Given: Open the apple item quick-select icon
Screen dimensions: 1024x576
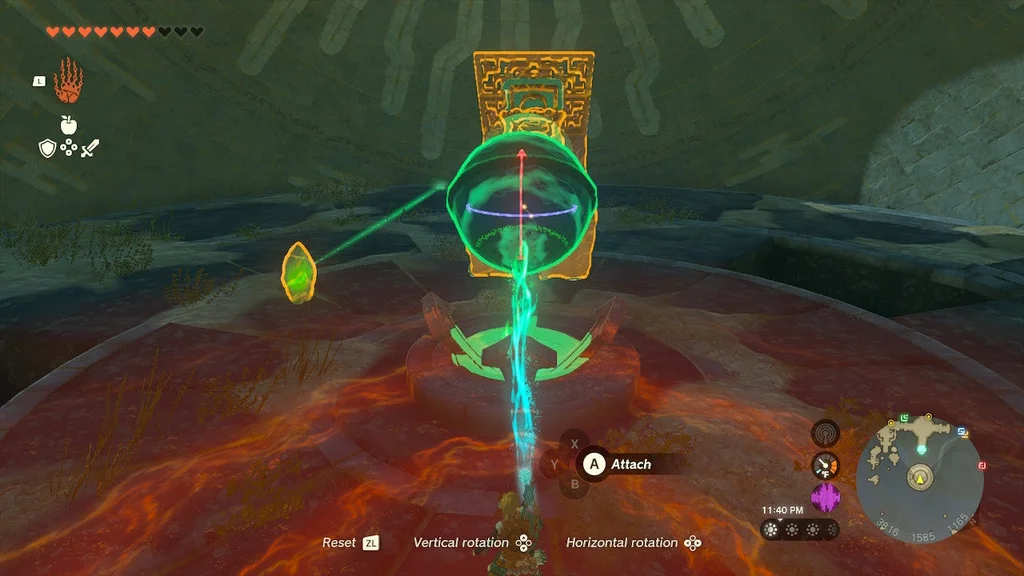Looking at the screenshot, I should coord(69,125).
